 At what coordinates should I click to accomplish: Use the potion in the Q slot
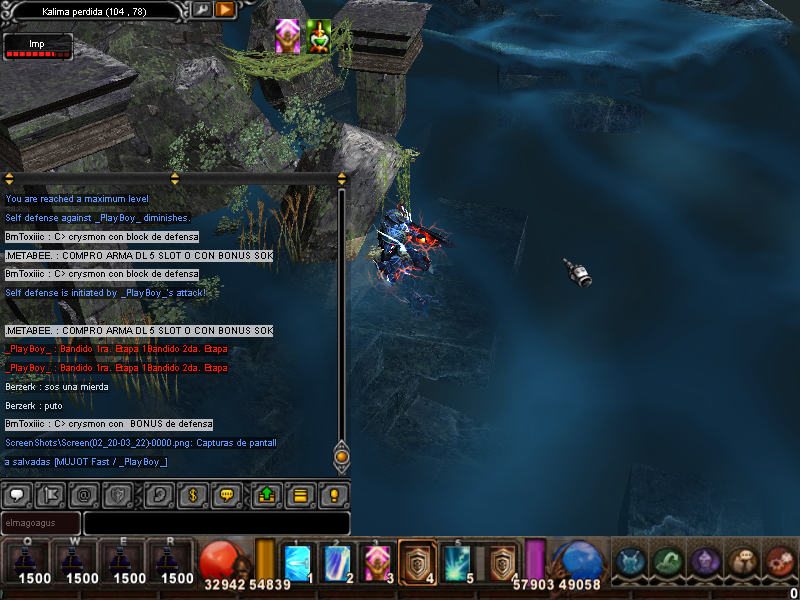pos(34,562)
